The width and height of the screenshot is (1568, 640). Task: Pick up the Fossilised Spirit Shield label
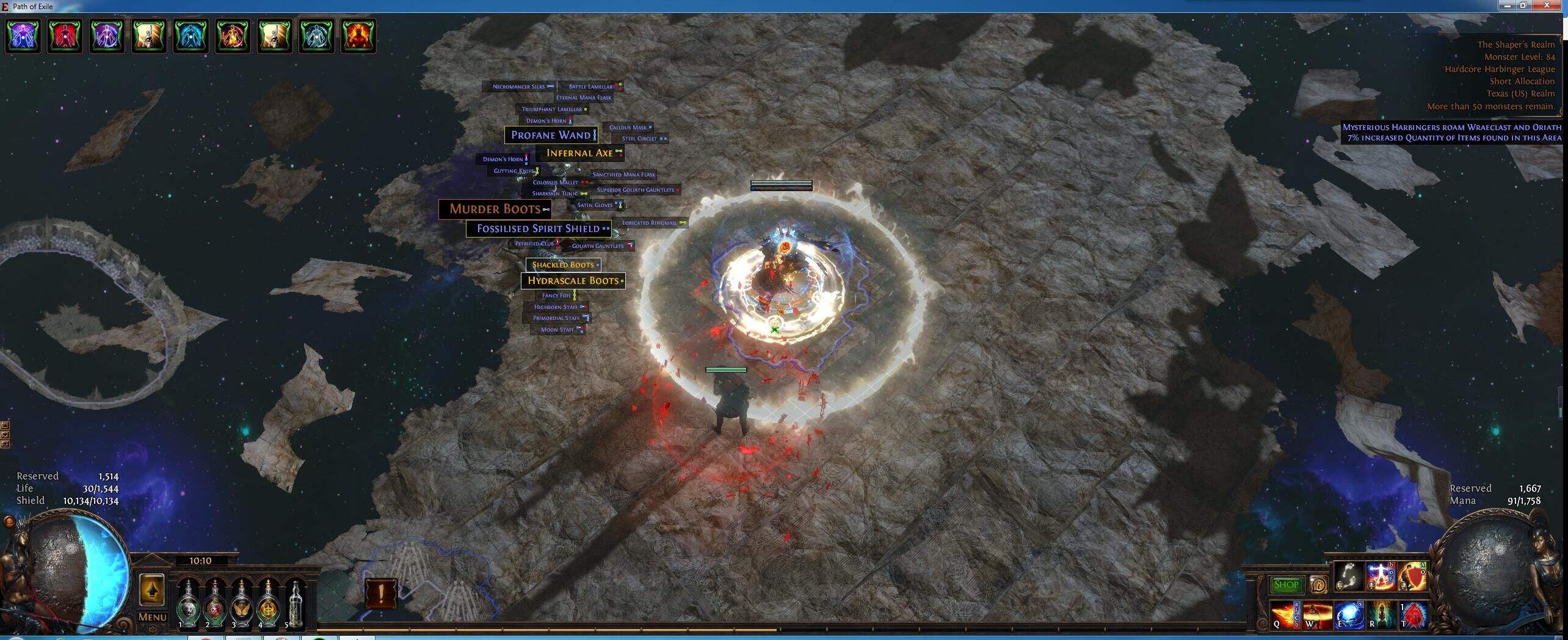point(538,229)
